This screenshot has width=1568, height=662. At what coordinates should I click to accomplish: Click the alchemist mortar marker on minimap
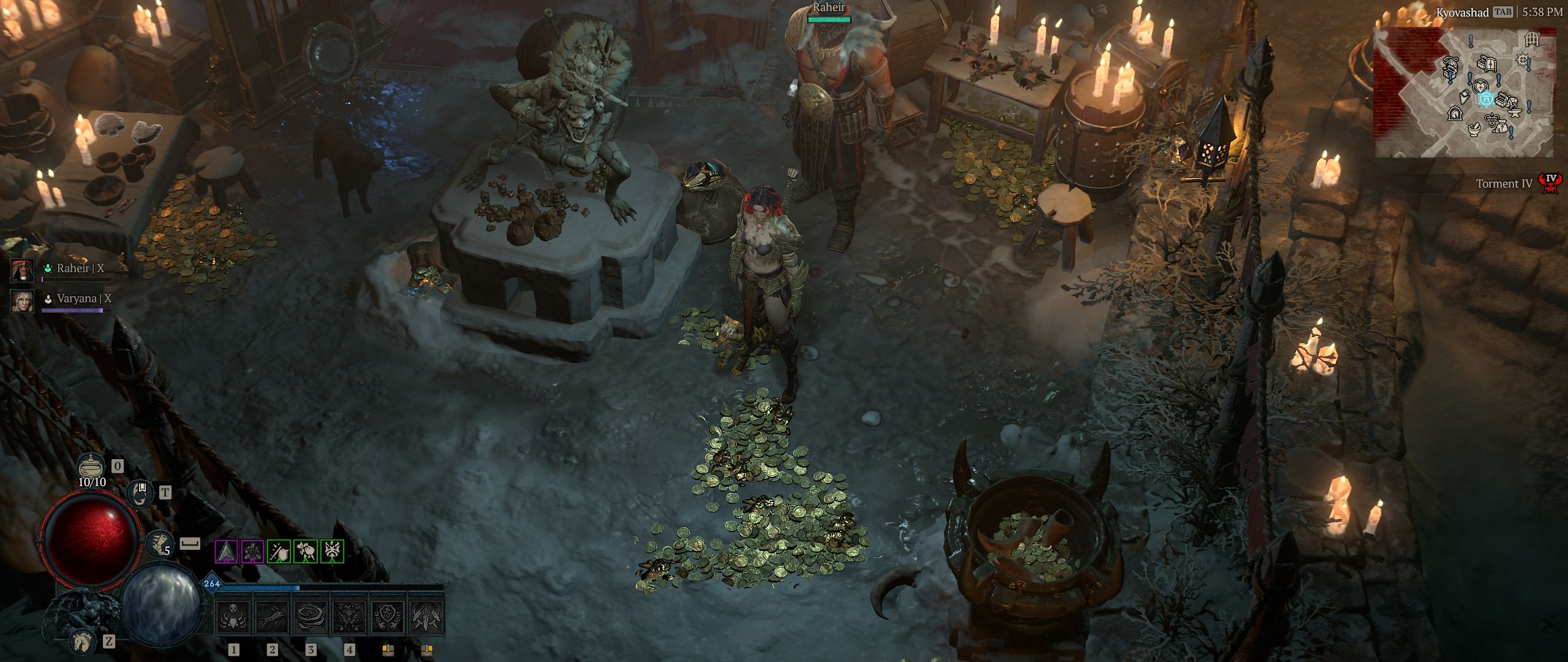(1474, 129)
